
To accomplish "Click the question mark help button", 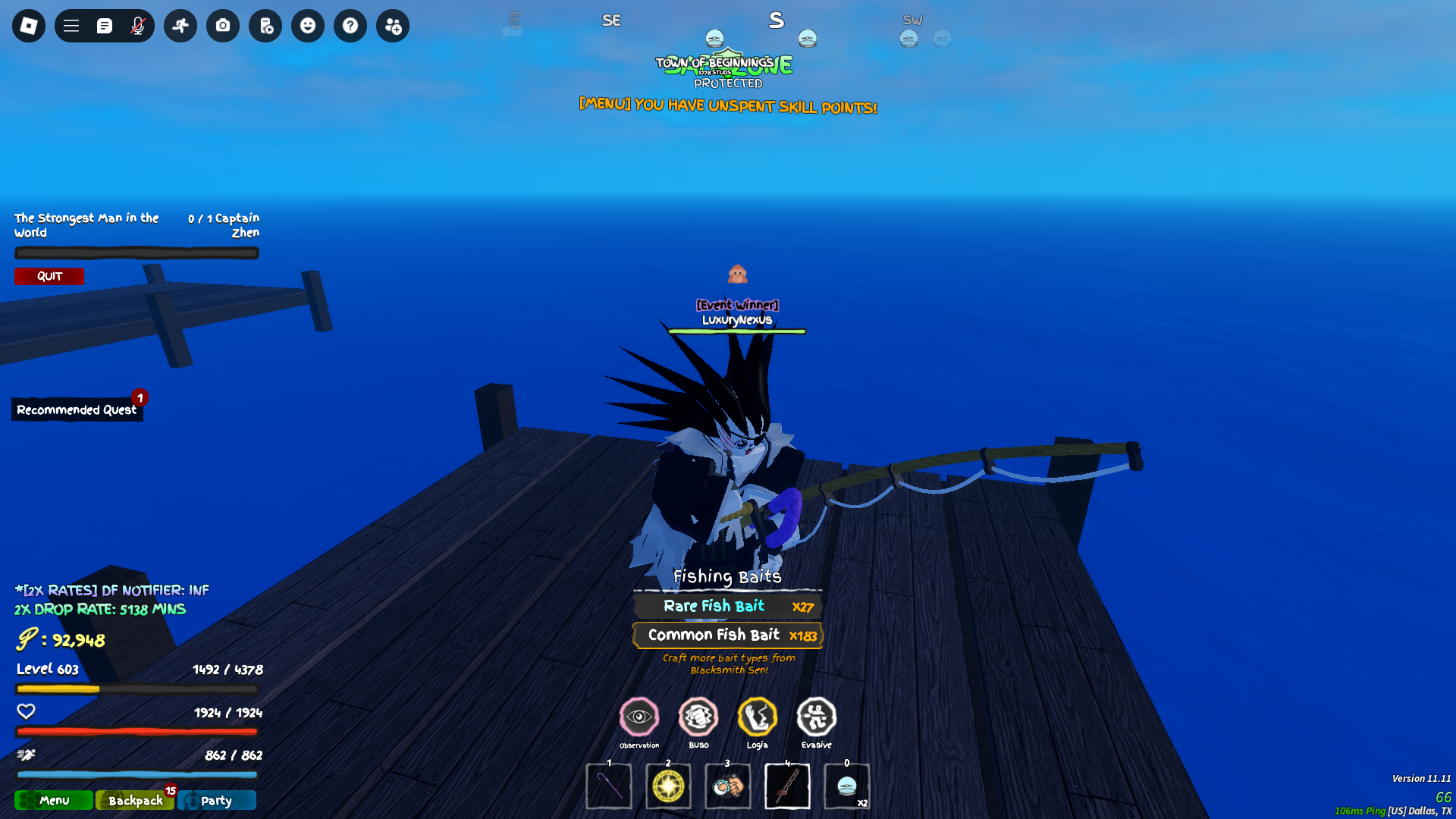I will 350,26.
